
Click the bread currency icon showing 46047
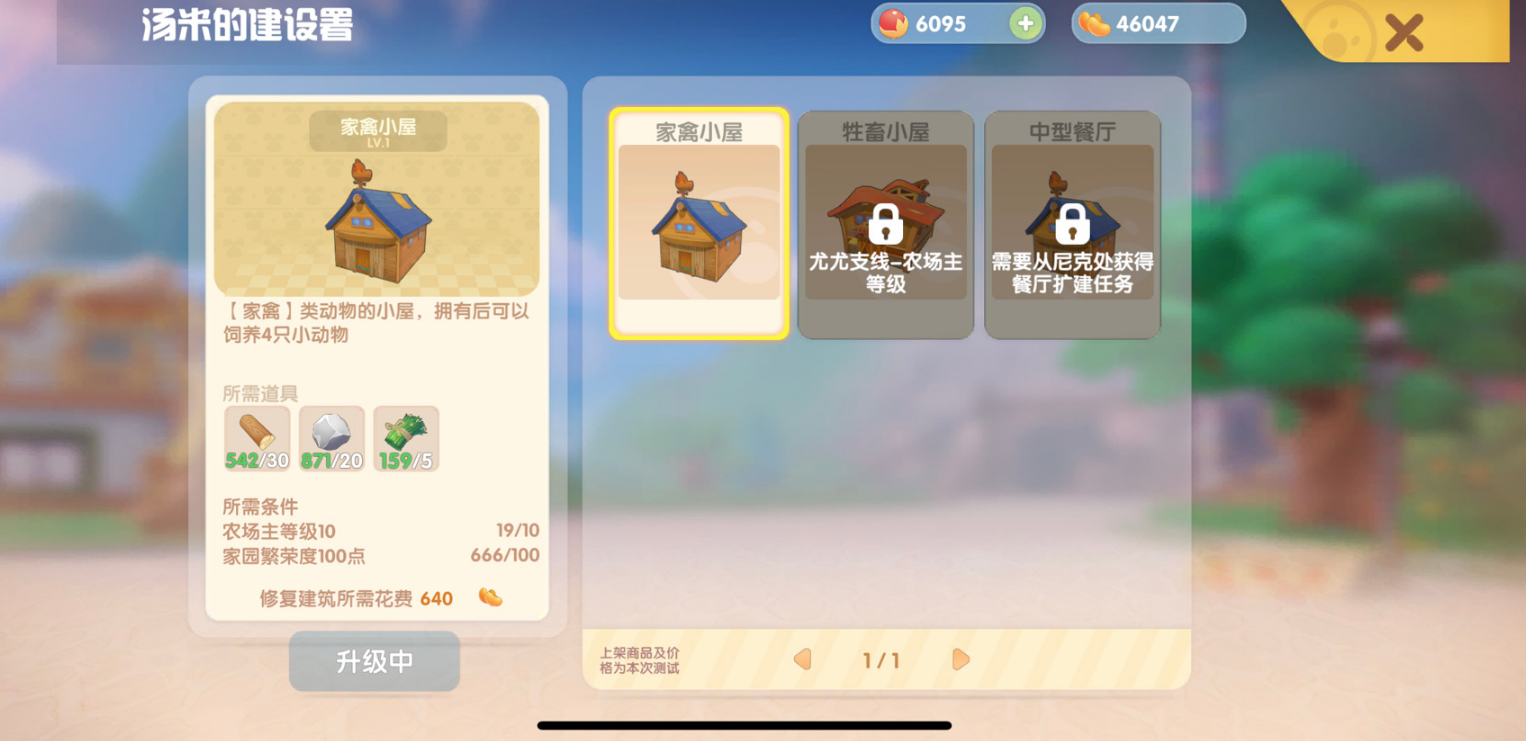1092,23
